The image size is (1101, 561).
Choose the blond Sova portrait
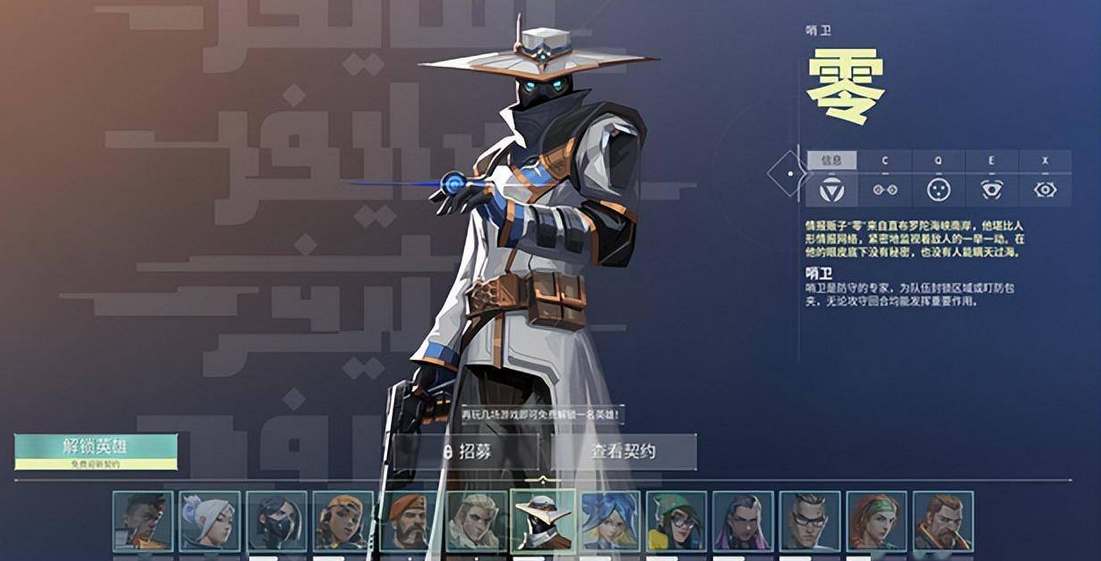(x=476, y=520)
